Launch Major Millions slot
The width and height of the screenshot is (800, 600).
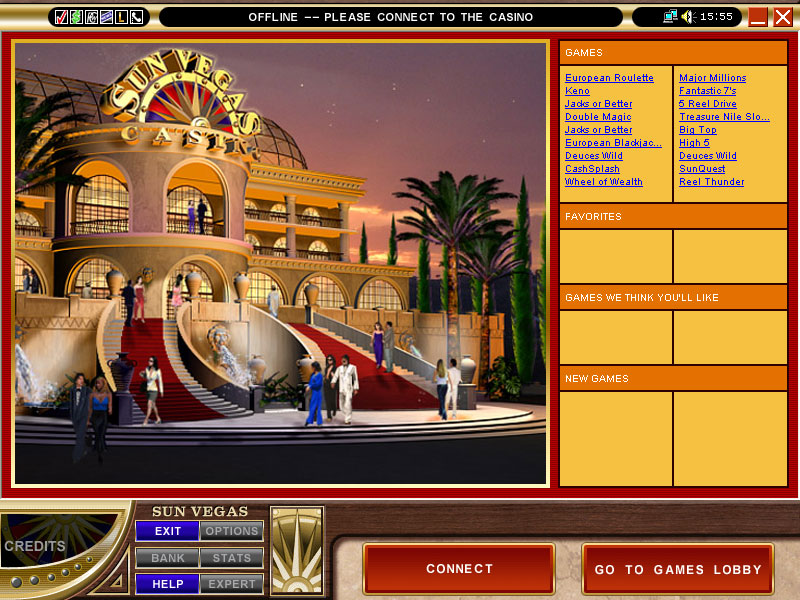(712, 78)
